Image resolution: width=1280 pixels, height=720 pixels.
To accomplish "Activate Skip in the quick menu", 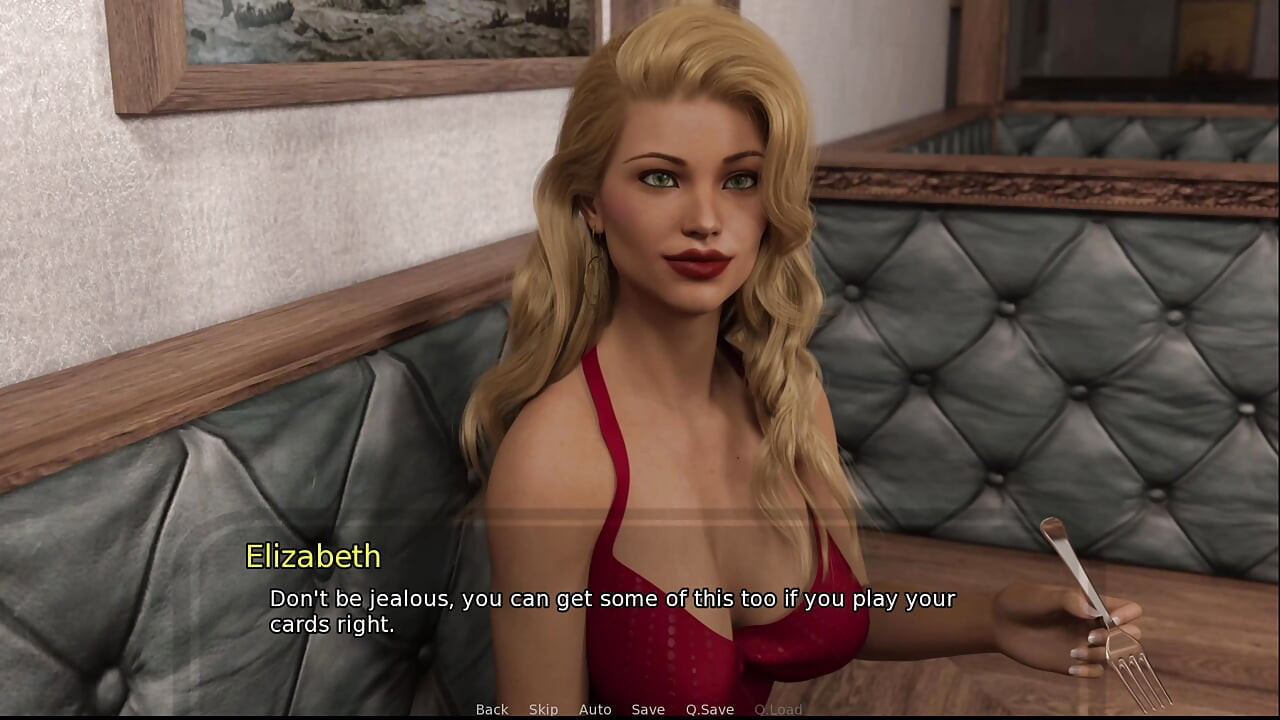I will click(543, 709).
